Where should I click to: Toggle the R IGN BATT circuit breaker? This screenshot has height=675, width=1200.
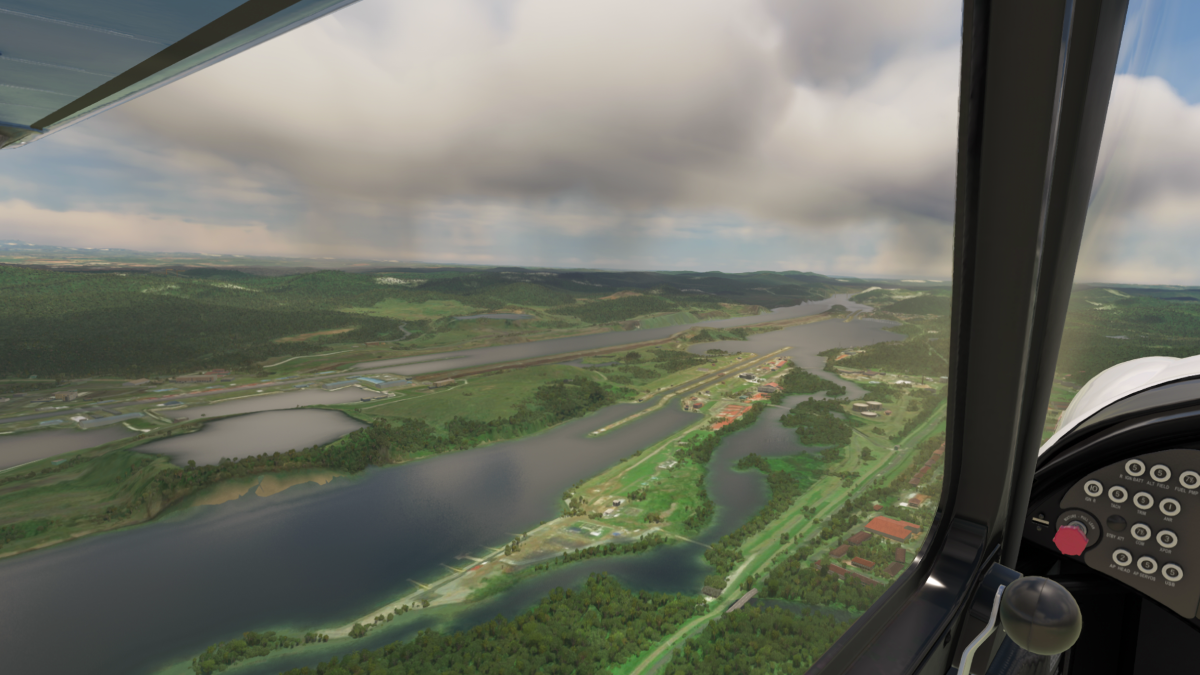1135,468
